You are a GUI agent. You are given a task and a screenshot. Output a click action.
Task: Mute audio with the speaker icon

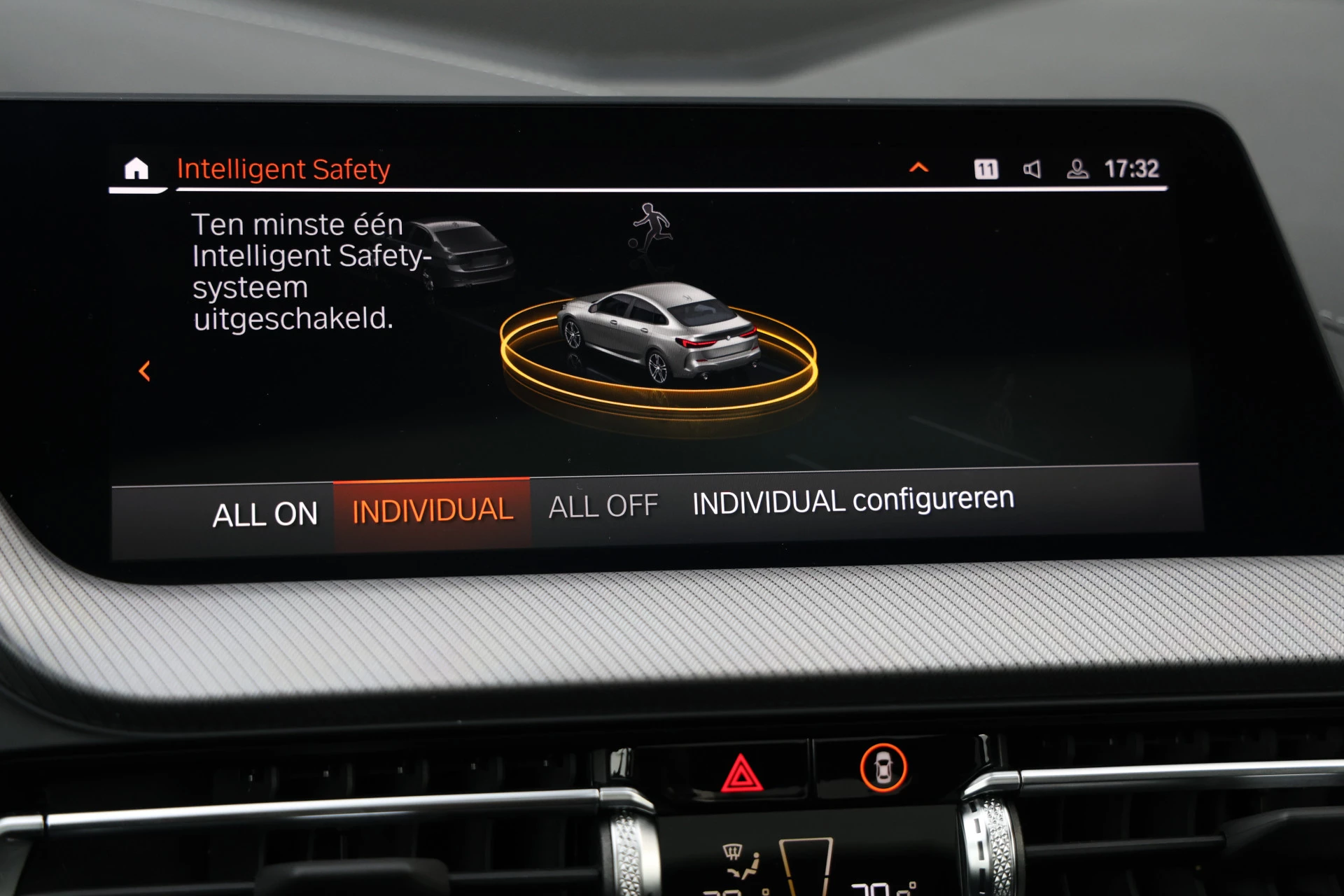[1032, 168]
